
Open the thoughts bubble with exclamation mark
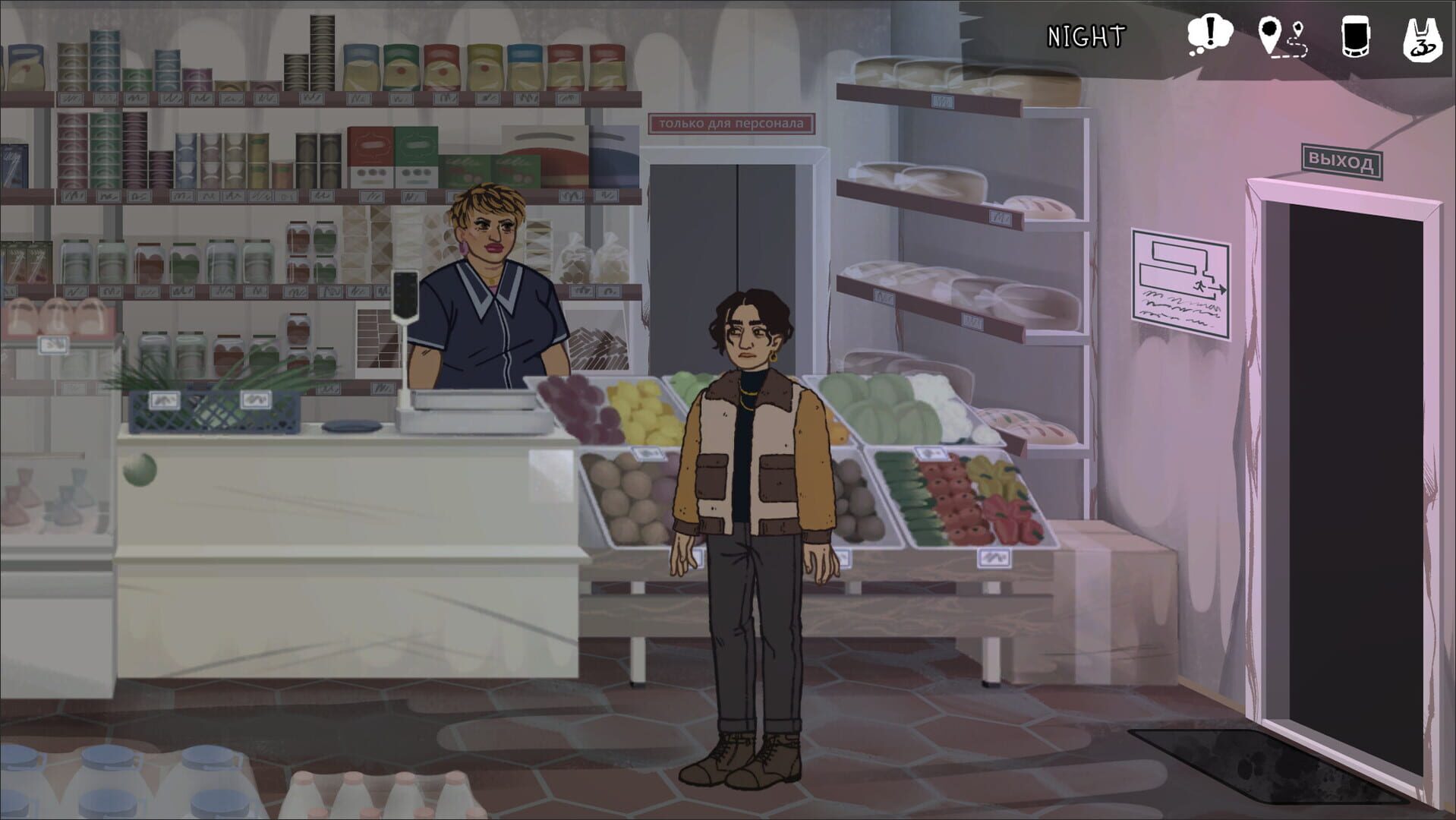tap(1209, 32)
